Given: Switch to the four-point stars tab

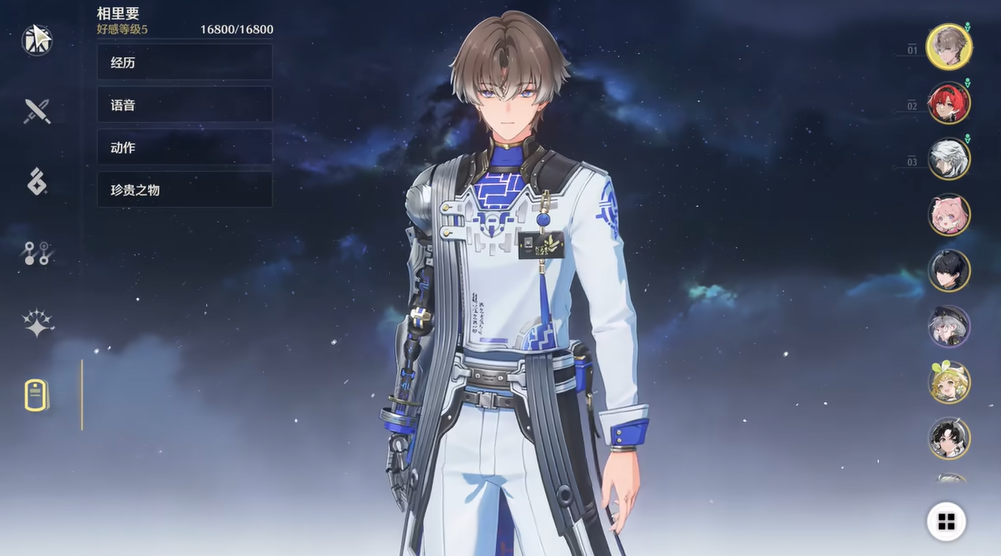Looking at the screenshot, I should [37, 324].
